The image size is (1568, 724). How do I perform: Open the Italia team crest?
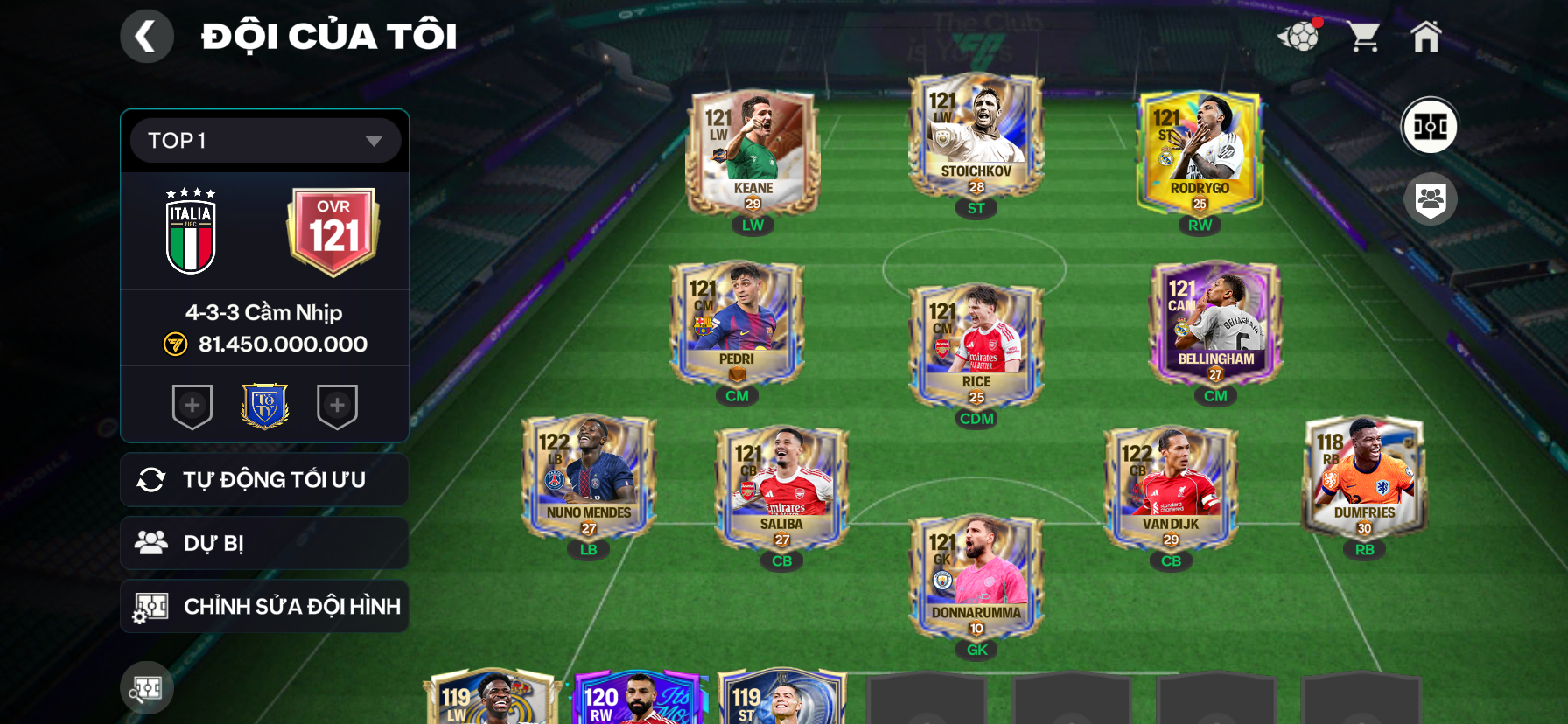[191, 232]
